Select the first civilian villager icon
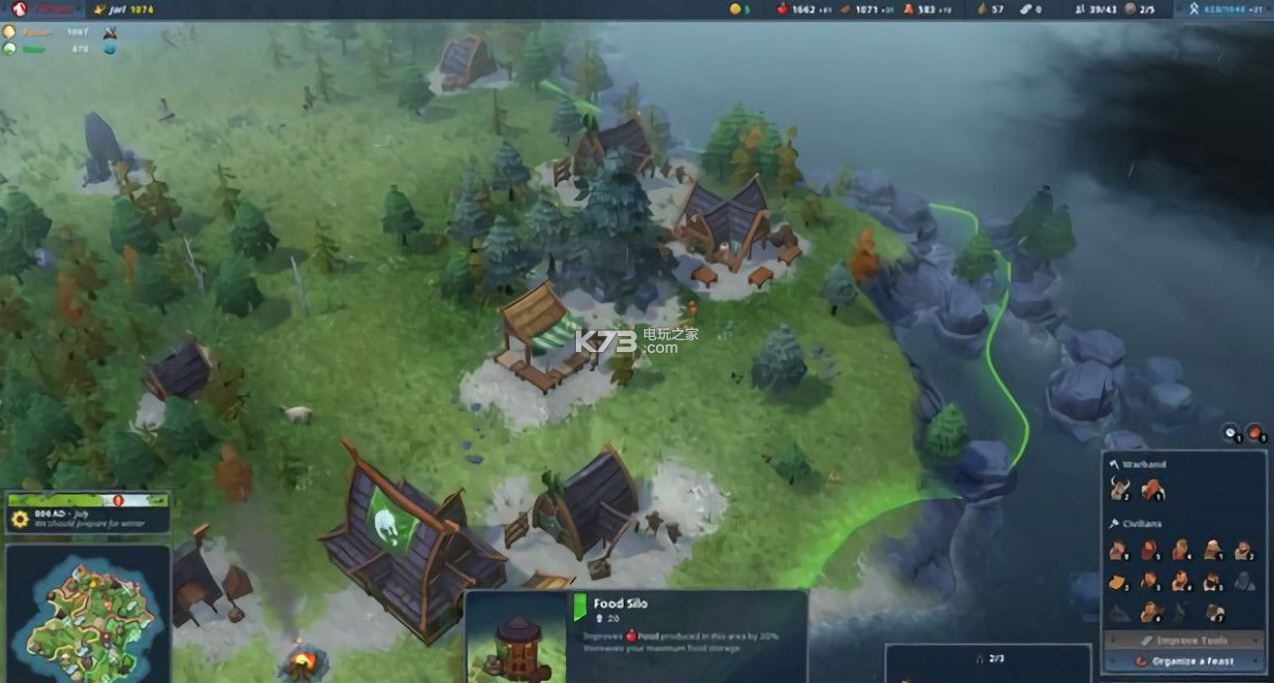Image resolution: width=1274 pixels, height=683 pixels. 1119,550
